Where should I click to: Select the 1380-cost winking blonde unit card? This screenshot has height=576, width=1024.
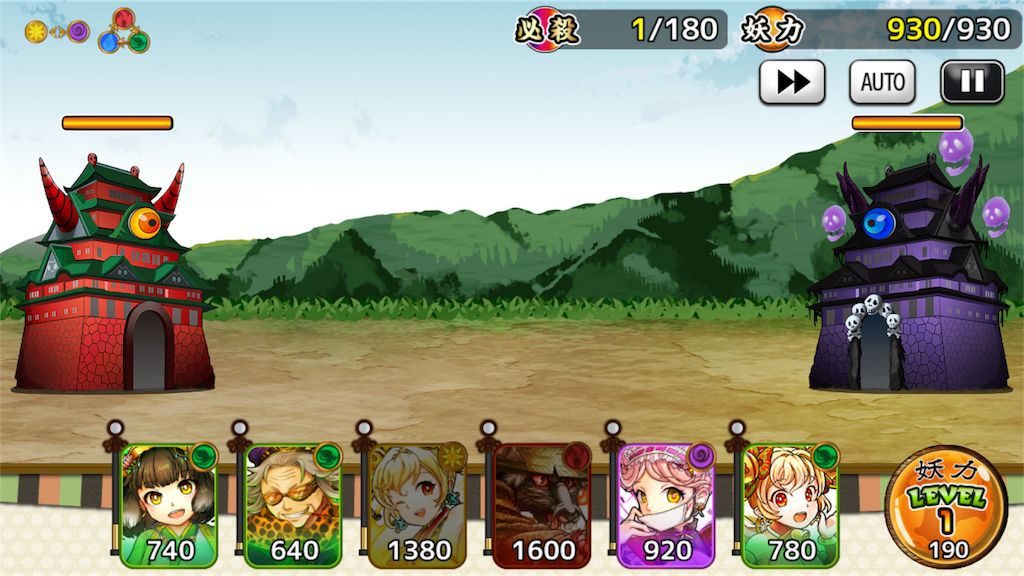point(417,505)
